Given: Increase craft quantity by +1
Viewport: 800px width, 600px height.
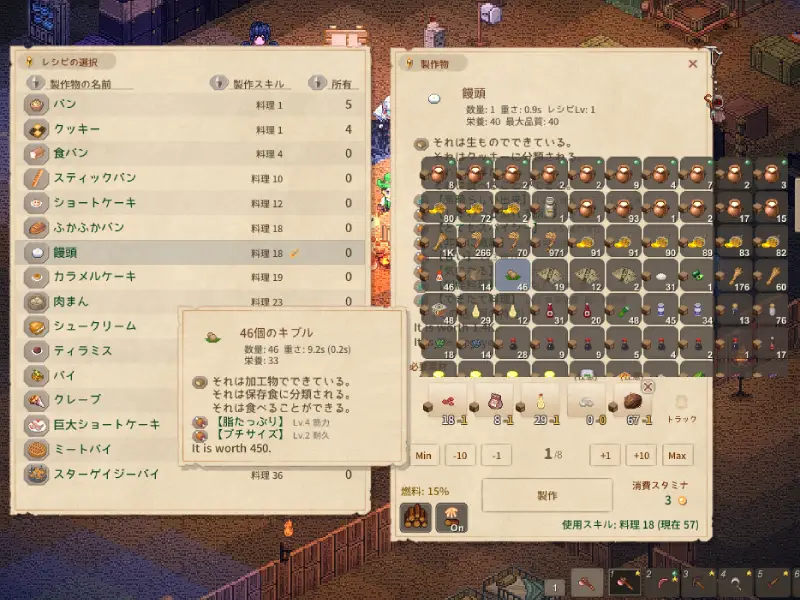Looking at the screenshot, I should click(x=604, y=455).
